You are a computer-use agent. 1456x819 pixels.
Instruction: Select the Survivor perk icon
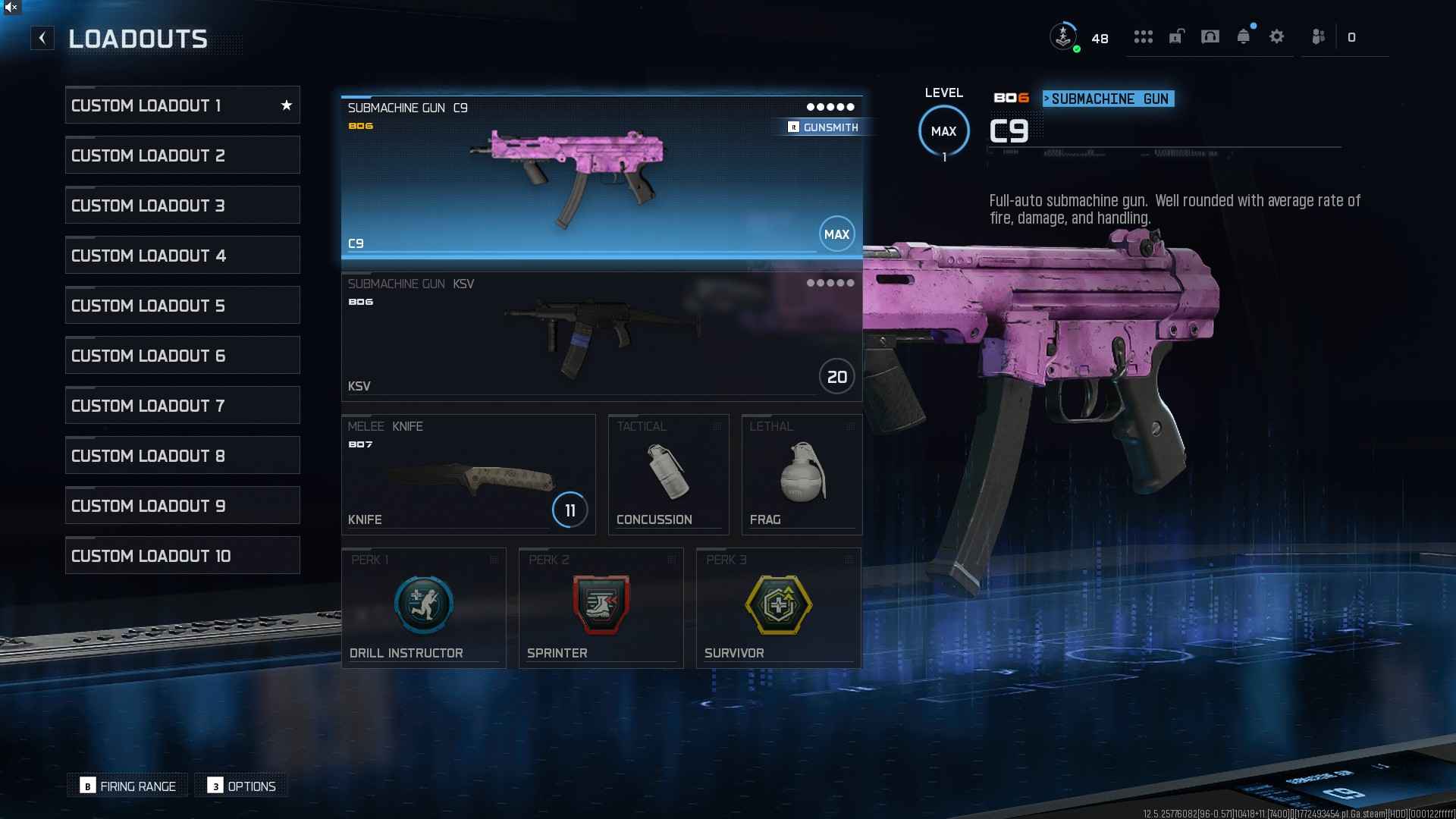coord(779,604)
